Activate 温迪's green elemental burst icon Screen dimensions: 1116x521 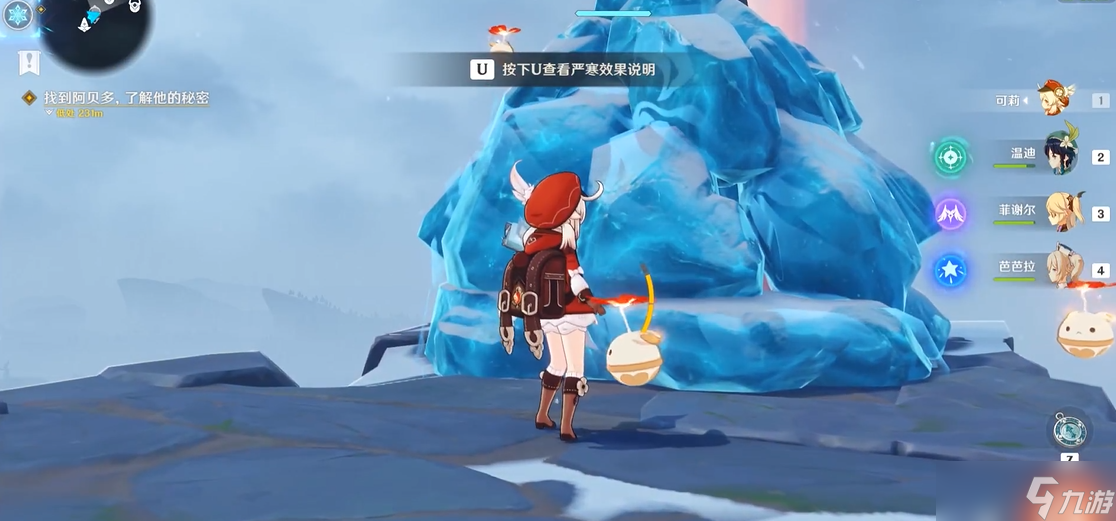[x=951, y=156]
